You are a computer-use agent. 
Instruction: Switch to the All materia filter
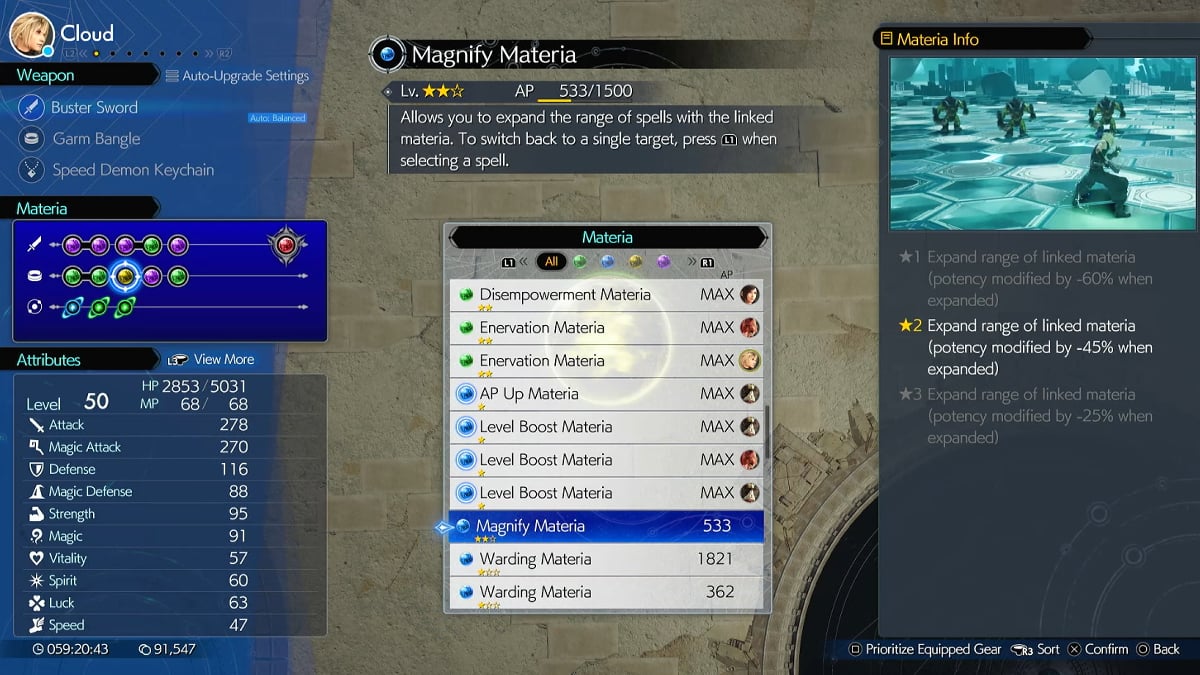click(550, 262)
